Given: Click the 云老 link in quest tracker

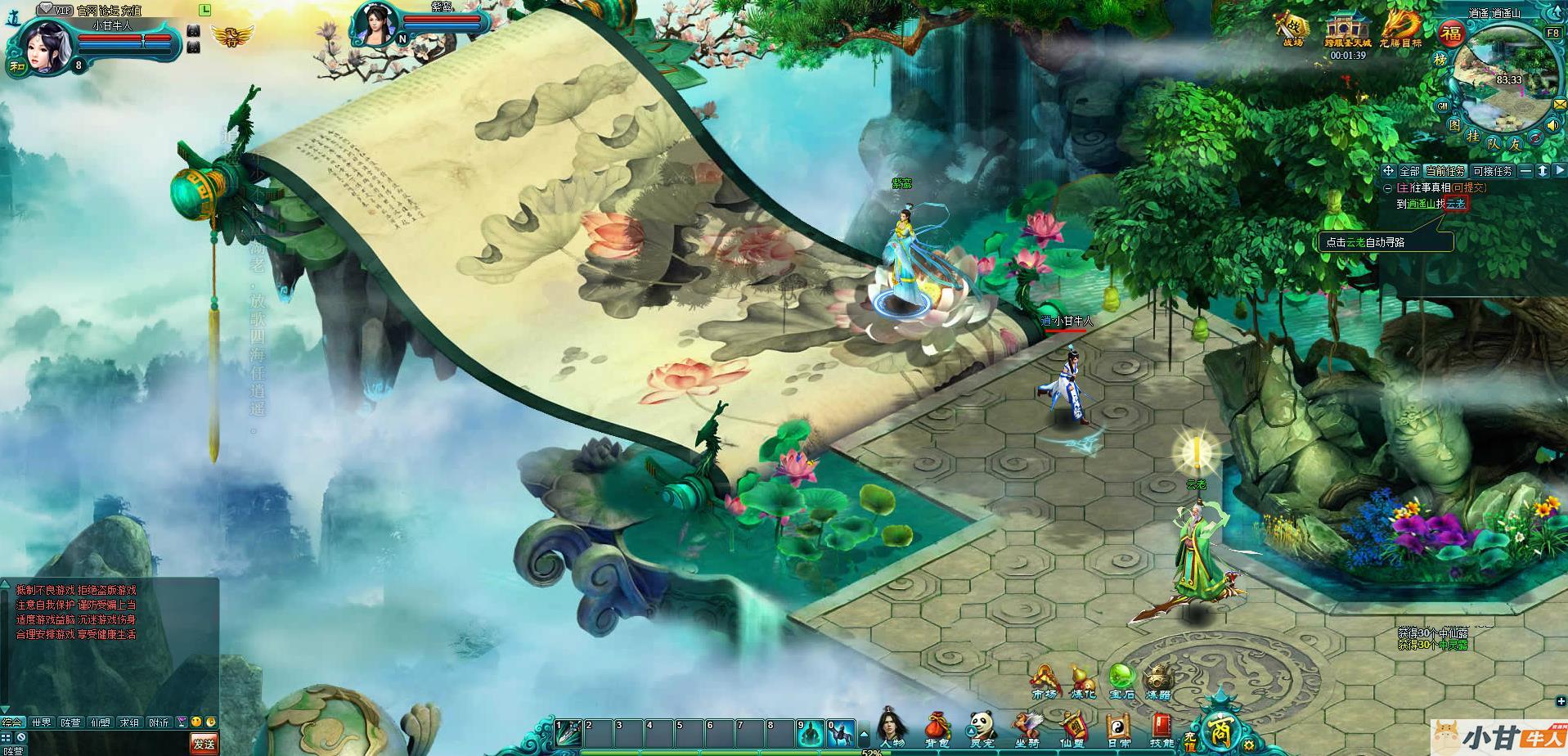Looking at the screenshot, I should pyautogui.click(x=1456, y=204).
